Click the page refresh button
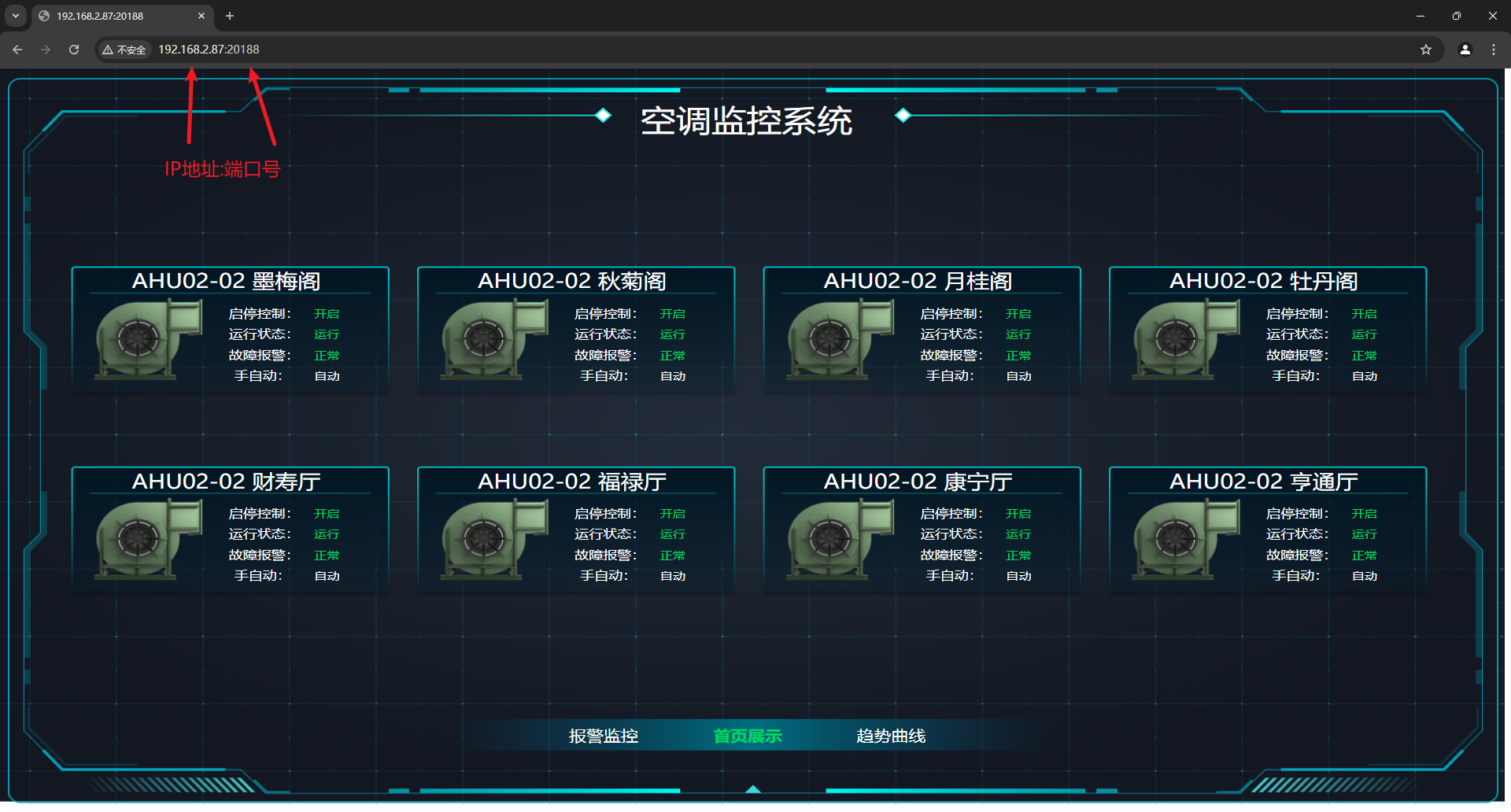This screenshot has width=1511, height=812. pos(73,49)
